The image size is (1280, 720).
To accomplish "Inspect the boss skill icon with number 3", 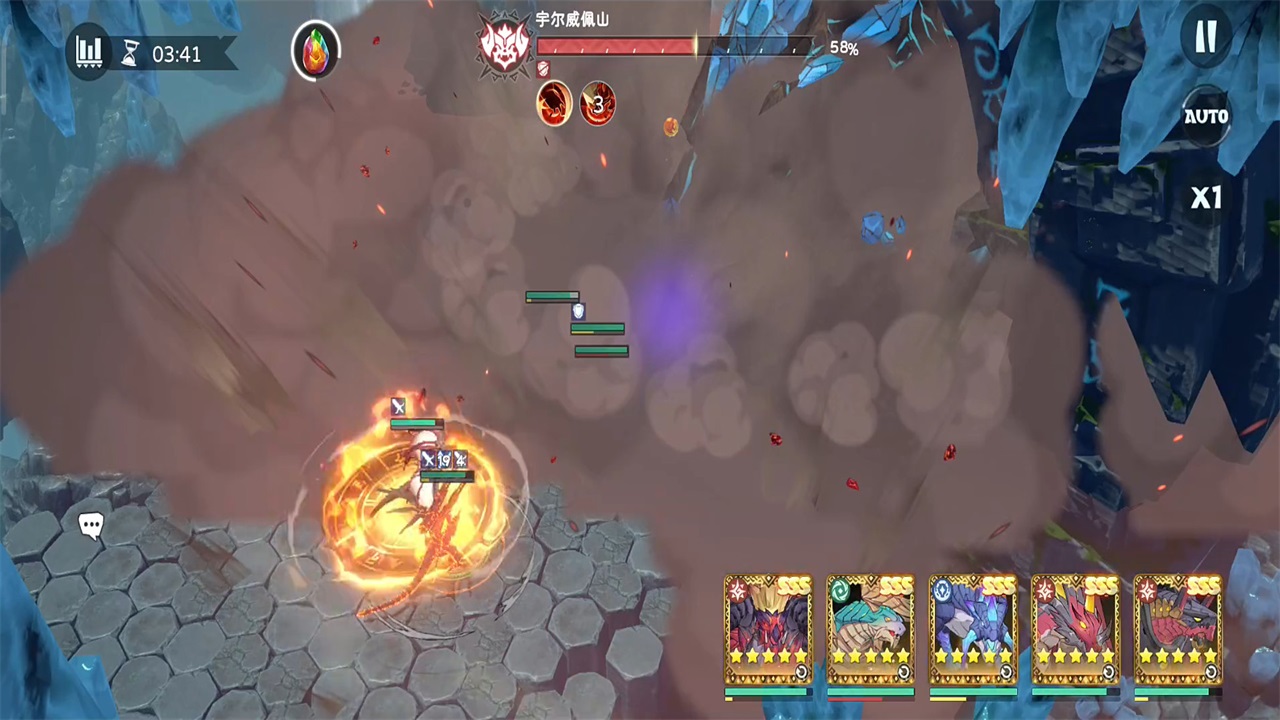I will tap(598, 103).
